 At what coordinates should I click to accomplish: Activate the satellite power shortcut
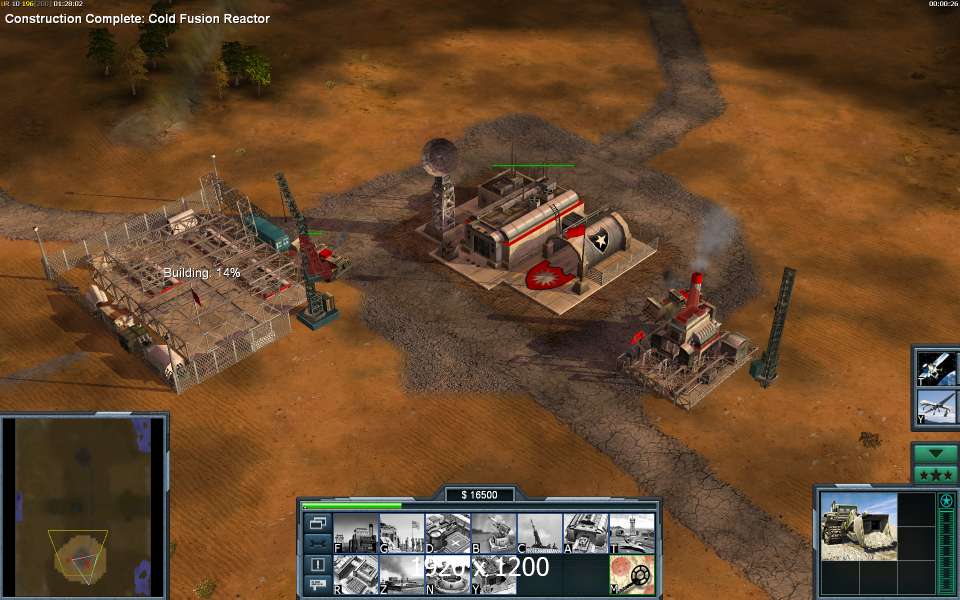click(x=938, y=367)
